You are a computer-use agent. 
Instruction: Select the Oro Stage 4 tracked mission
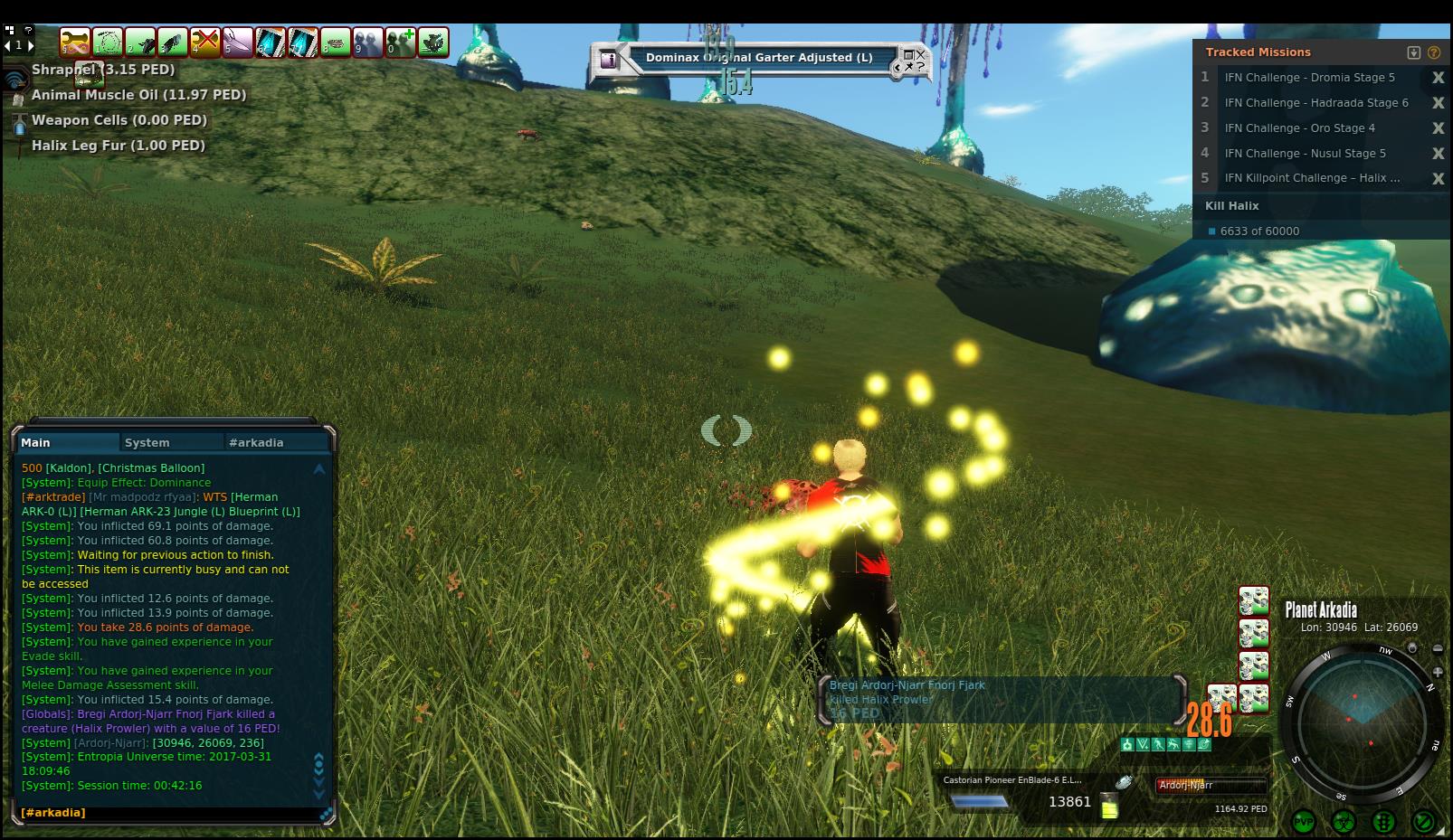pyautogui.click(x=1299, y=128)
